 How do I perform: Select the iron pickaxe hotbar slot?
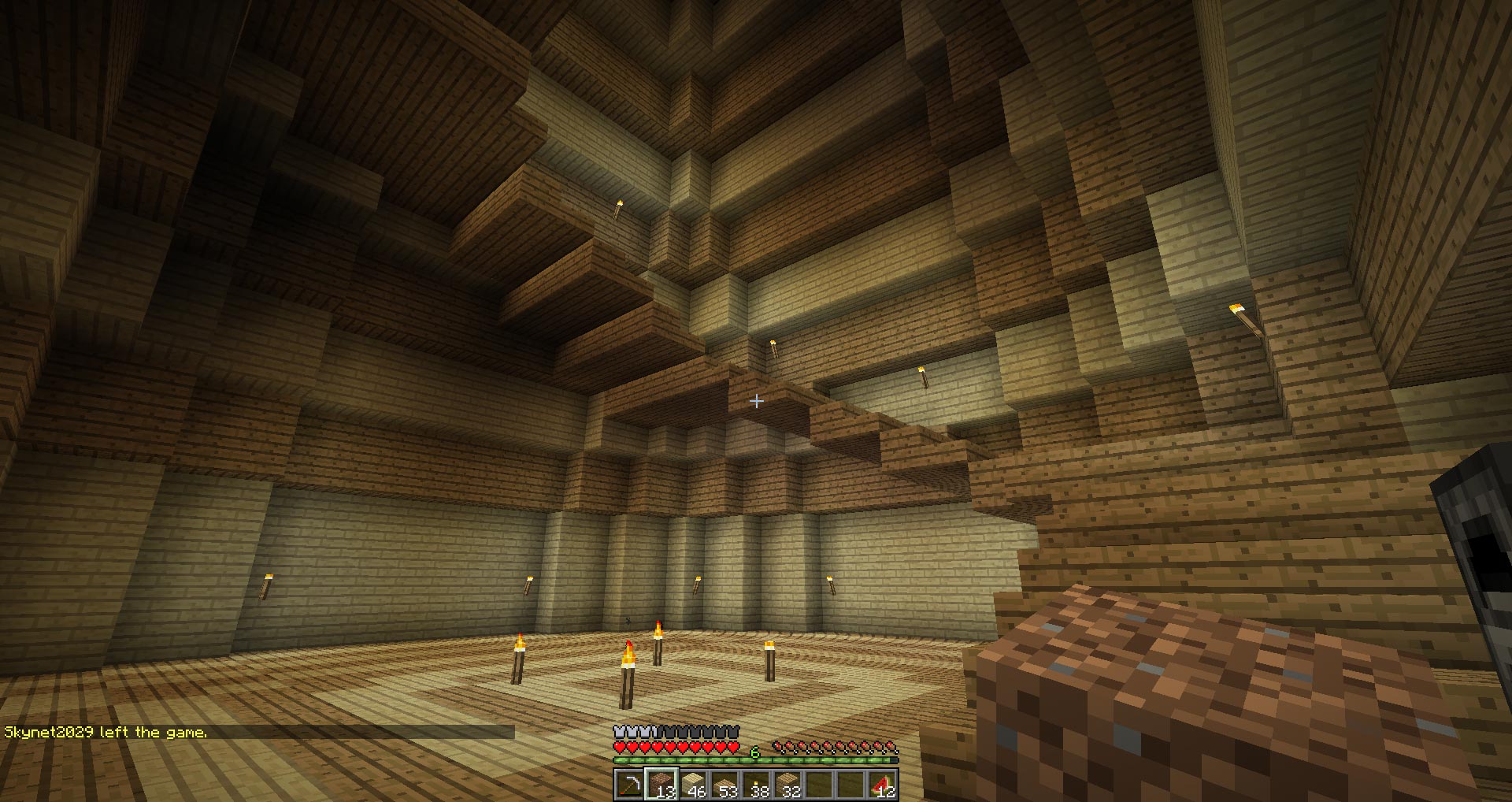(629, 785)
